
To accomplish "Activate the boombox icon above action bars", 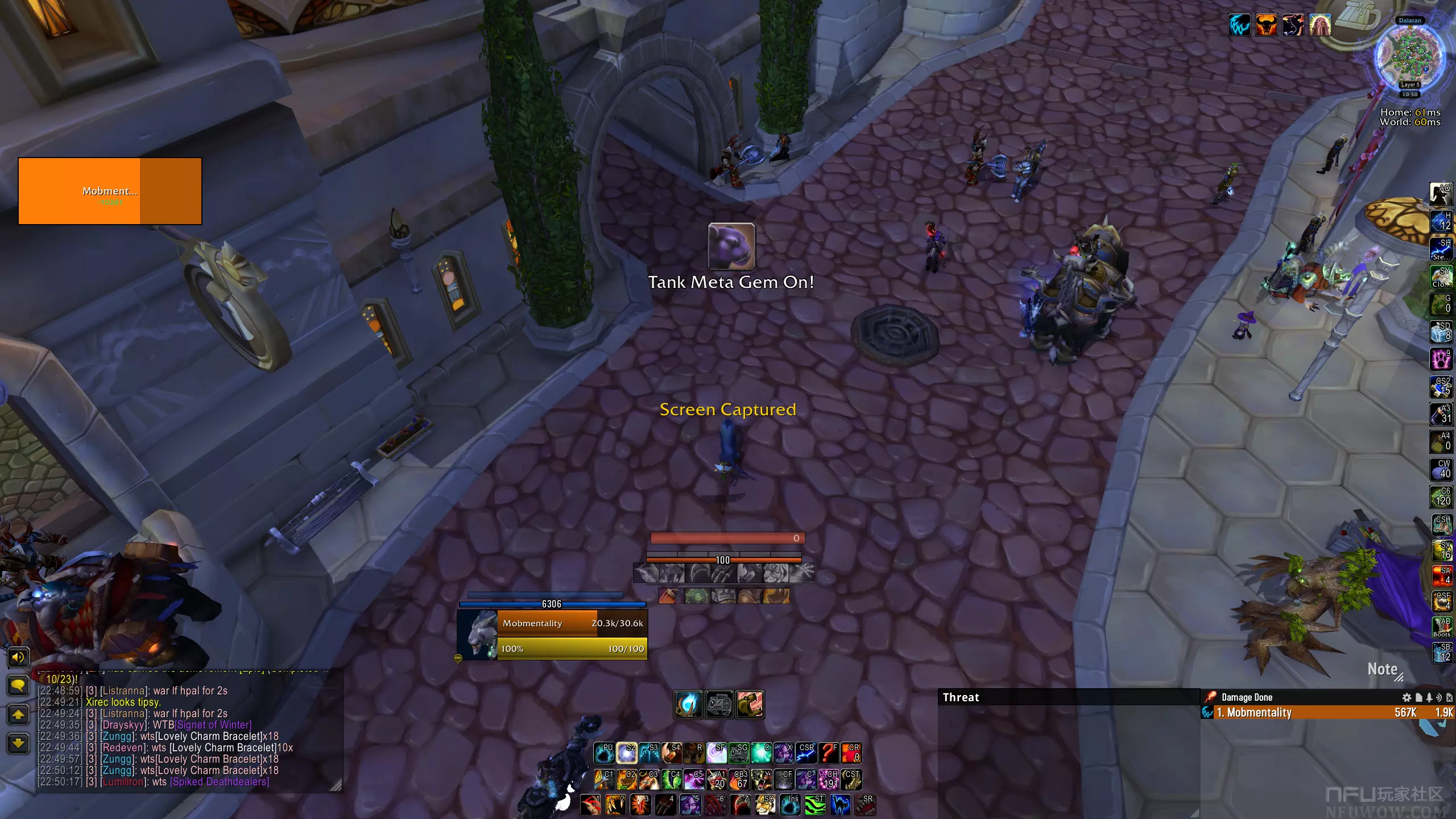I will pyautogui.click(x=719, y=705).
